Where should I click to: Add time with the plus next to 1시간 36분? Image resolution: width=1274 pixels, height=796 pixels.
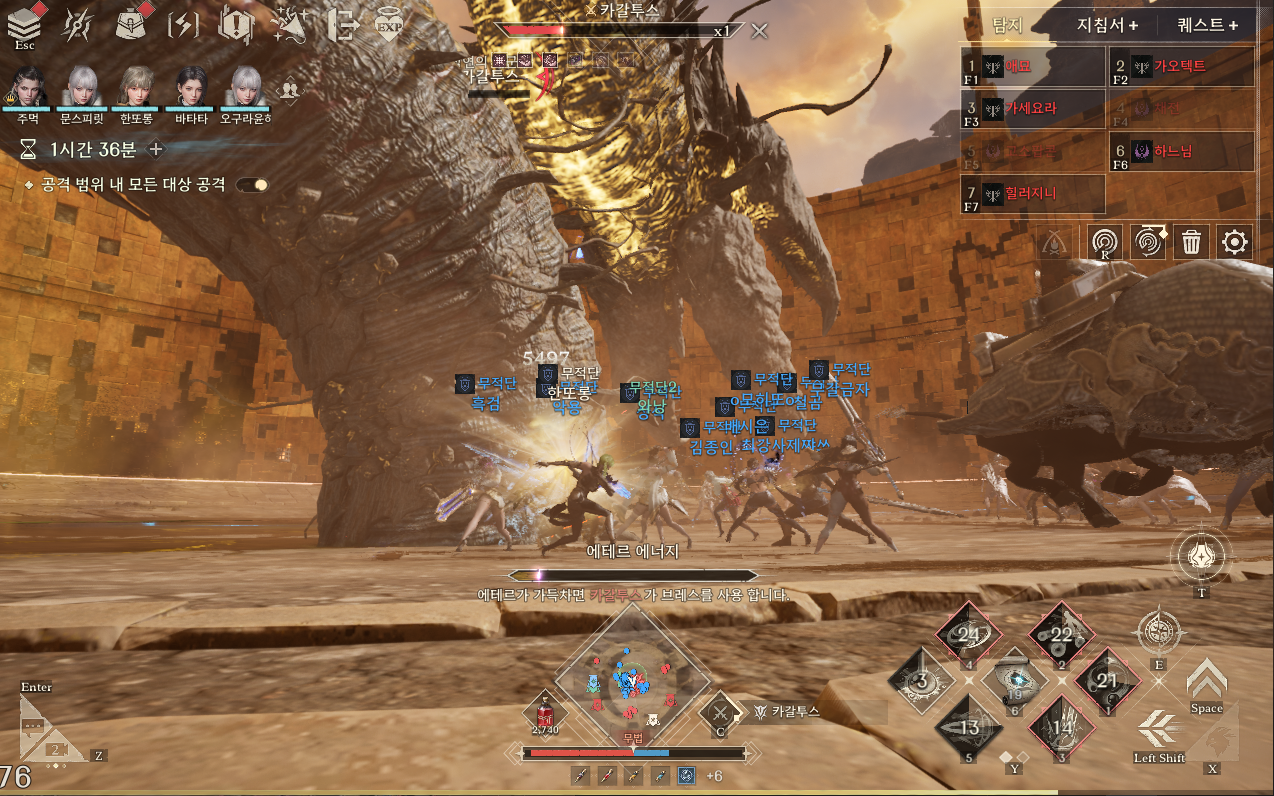point(156,150)
